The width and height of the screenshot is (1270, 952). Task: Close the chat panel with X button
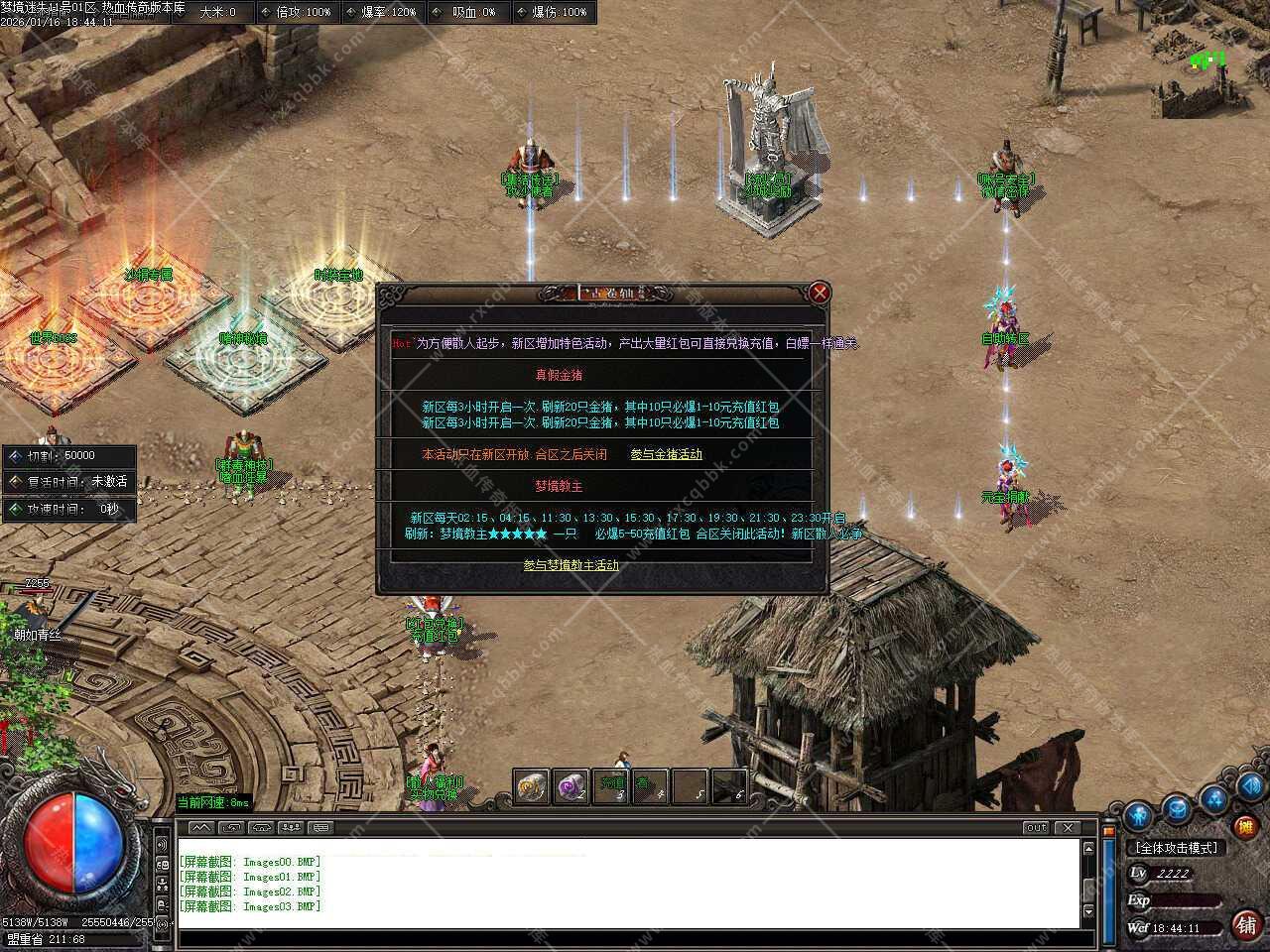(1068, 827)
